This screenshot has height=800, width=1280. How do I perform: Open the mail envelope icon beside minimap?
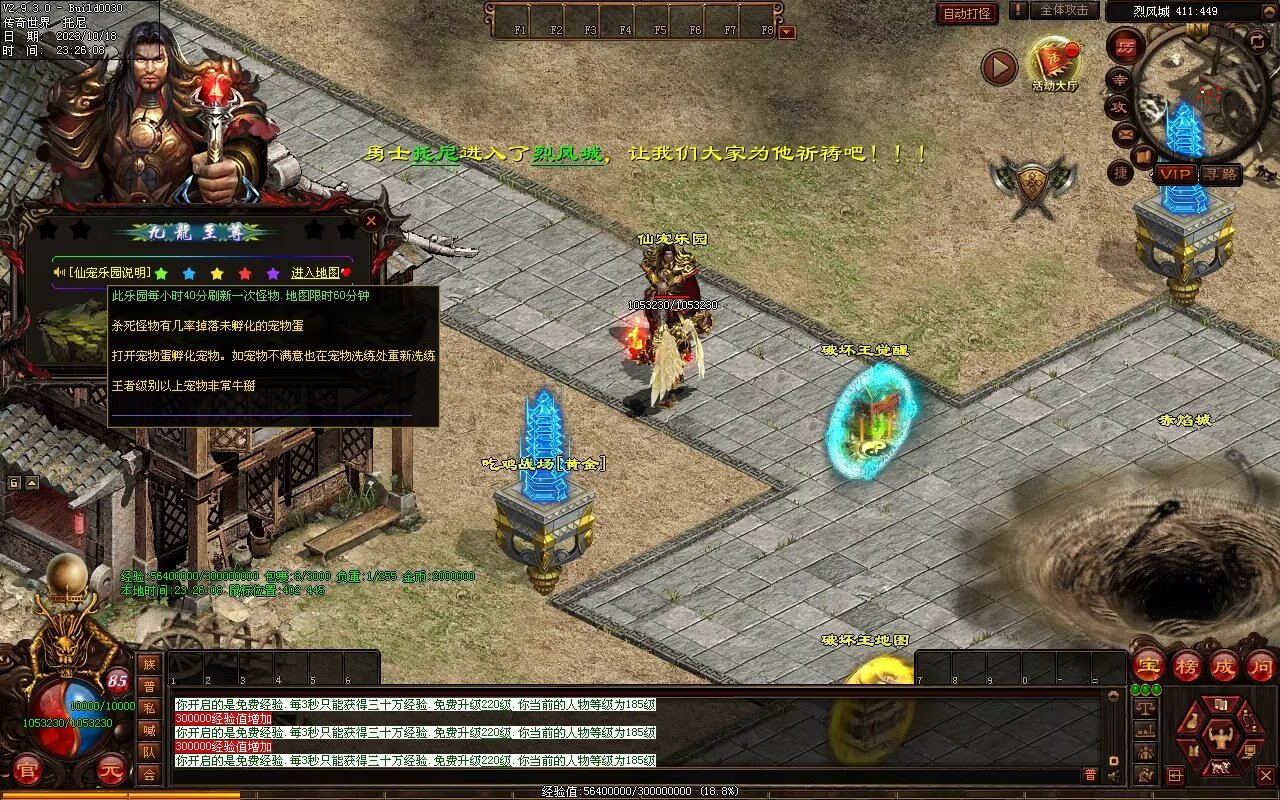coord(1125,132)
